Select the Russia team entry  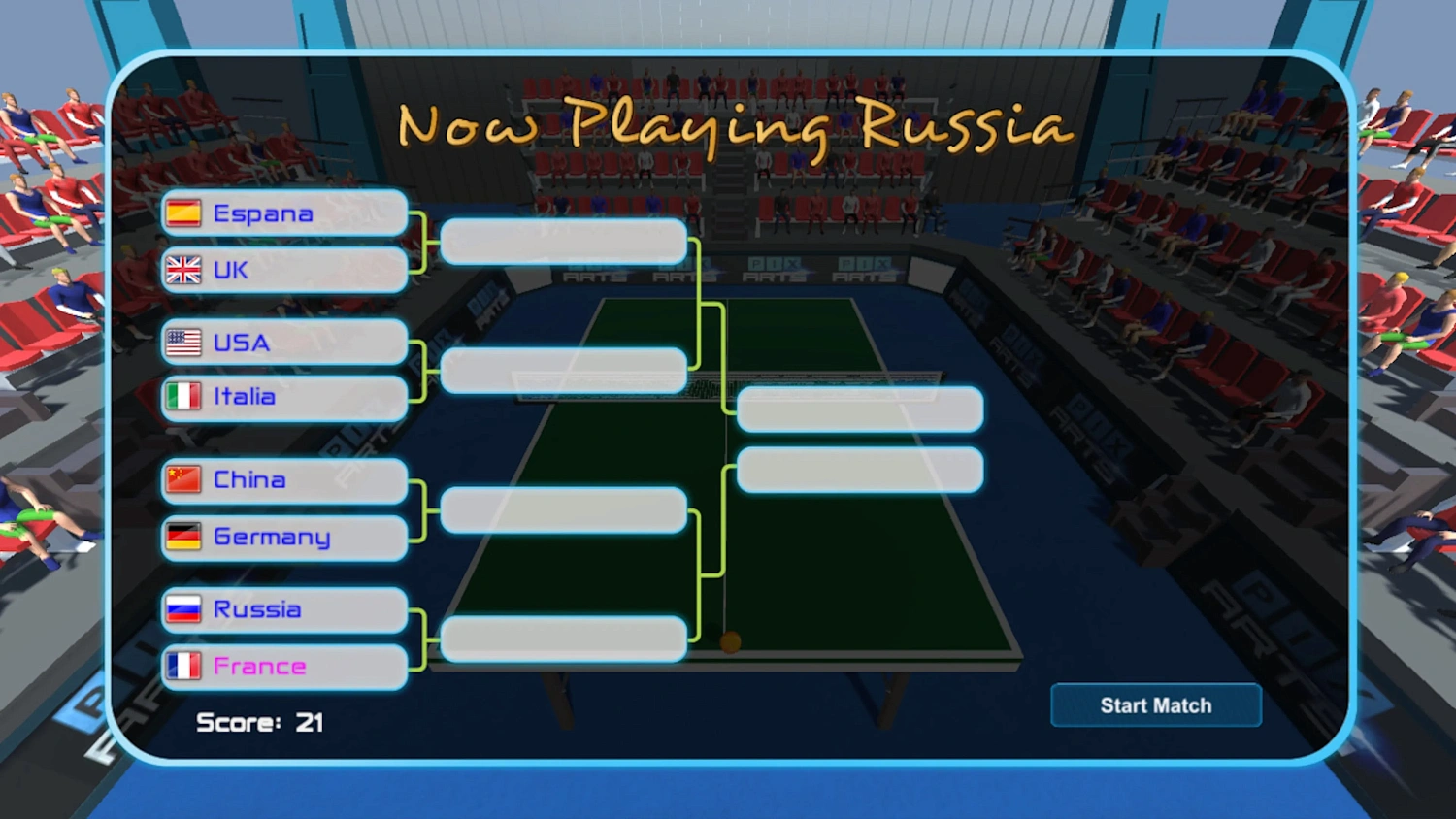point(283,608)
